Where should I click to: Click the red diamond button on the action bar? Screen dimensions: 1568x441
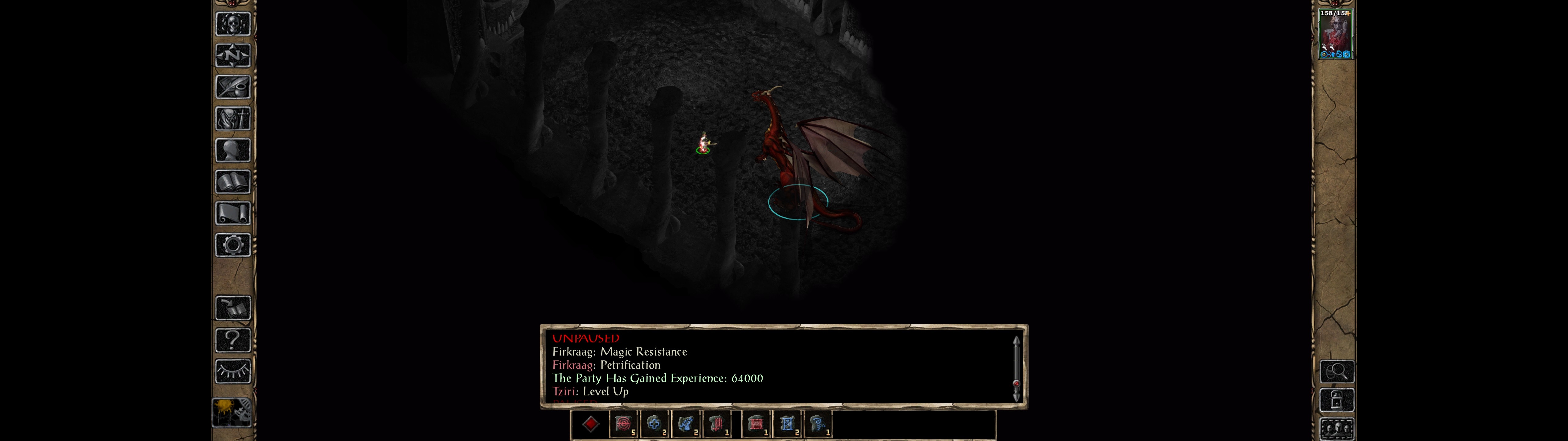point(590,424)
